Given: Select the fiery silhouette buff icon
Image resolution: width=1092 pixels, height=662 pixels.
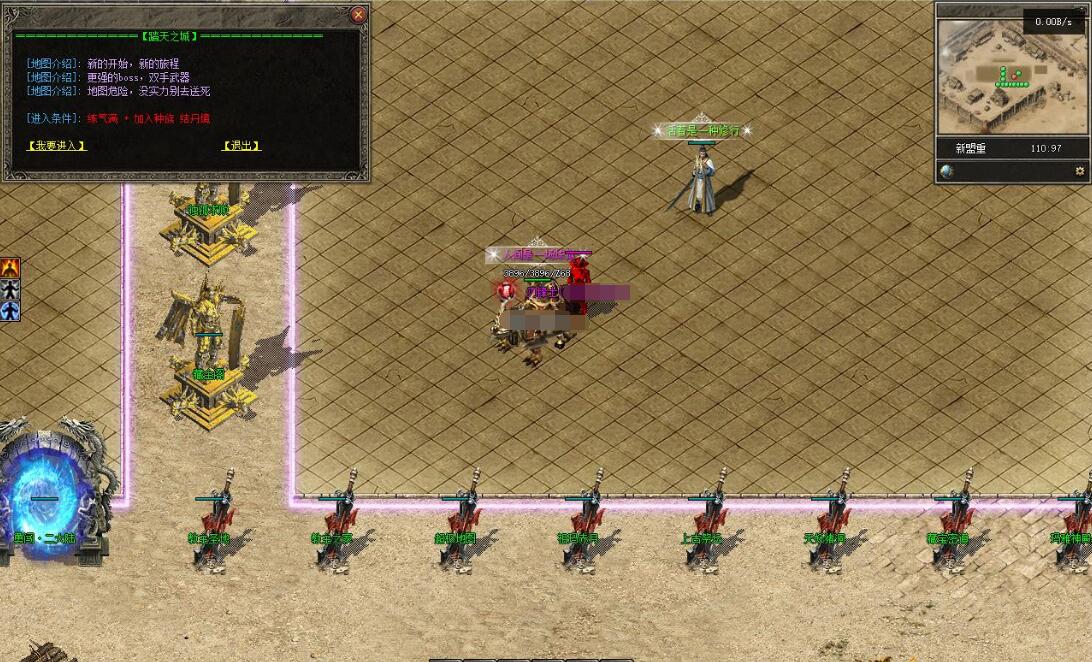Looking at the screenshot, I should pos(10,268).
